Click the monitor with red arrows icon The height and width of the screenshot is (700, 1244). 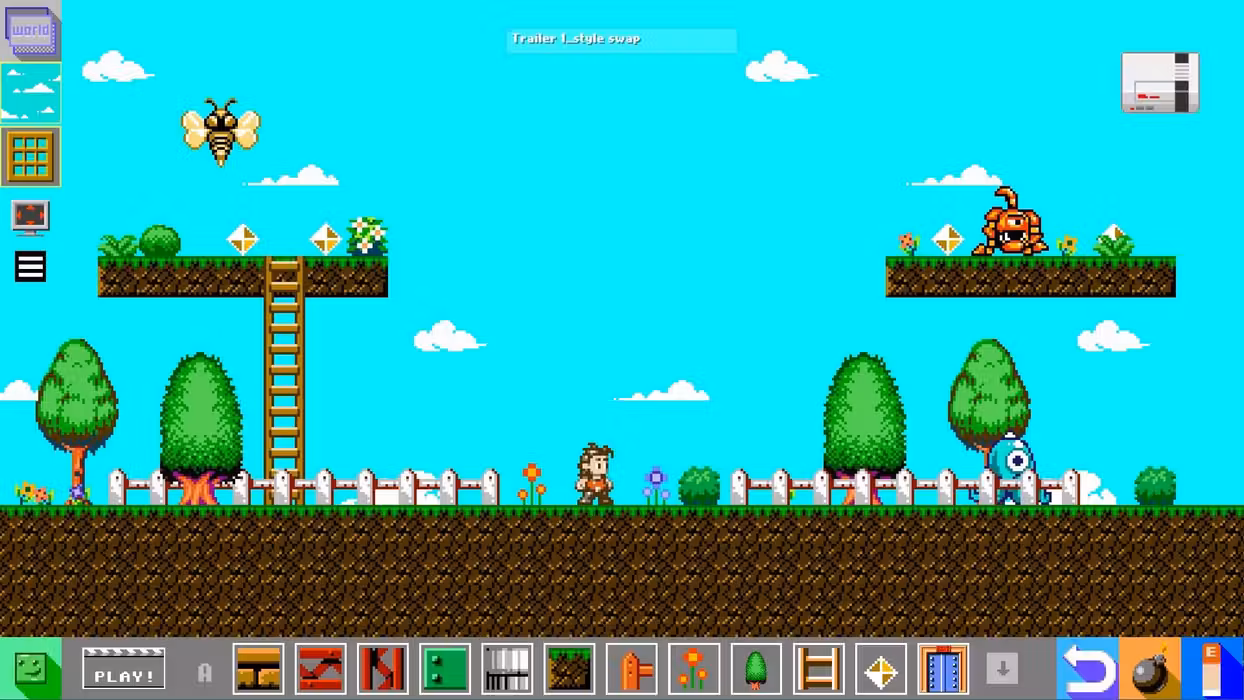(x=30, y=216)
